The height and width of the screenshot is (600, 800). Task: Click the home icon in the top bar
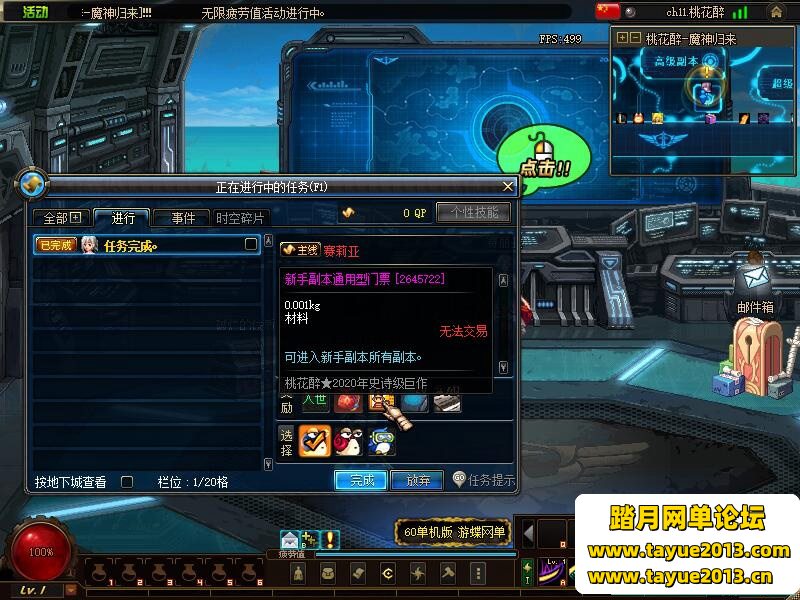(x=776, y=12)
